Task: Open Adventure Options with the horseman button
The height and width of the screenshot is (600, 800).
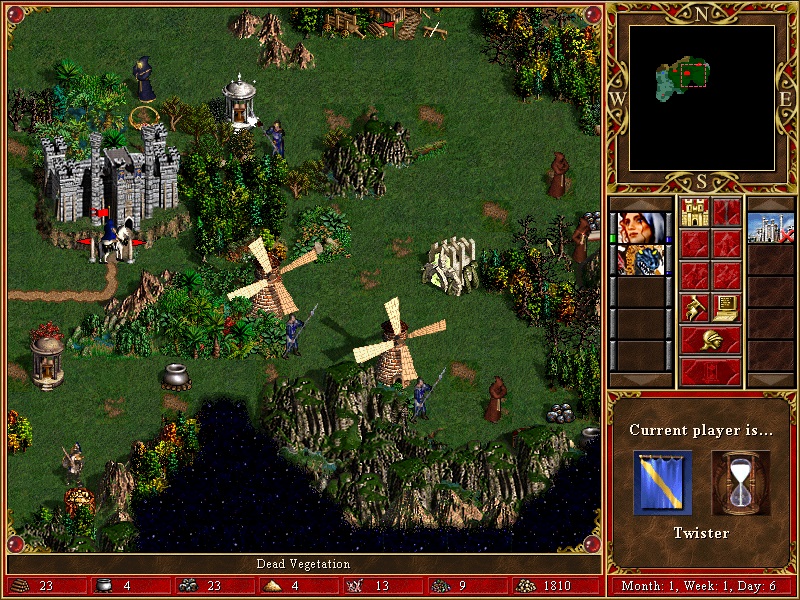Action: (x=695, y=307)
